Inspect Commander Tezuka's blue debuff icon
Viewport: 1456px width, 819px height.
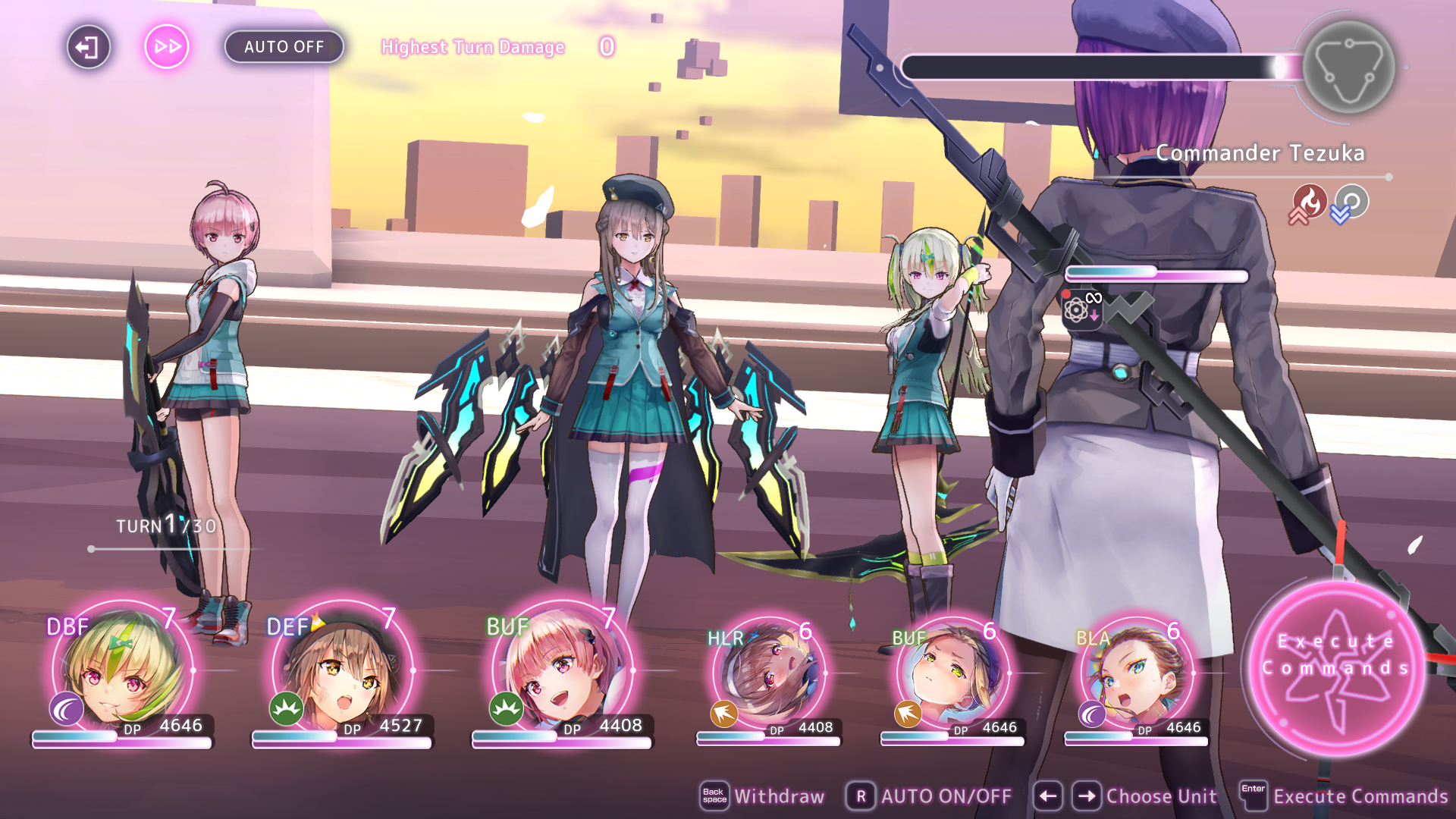point(1351,202)
